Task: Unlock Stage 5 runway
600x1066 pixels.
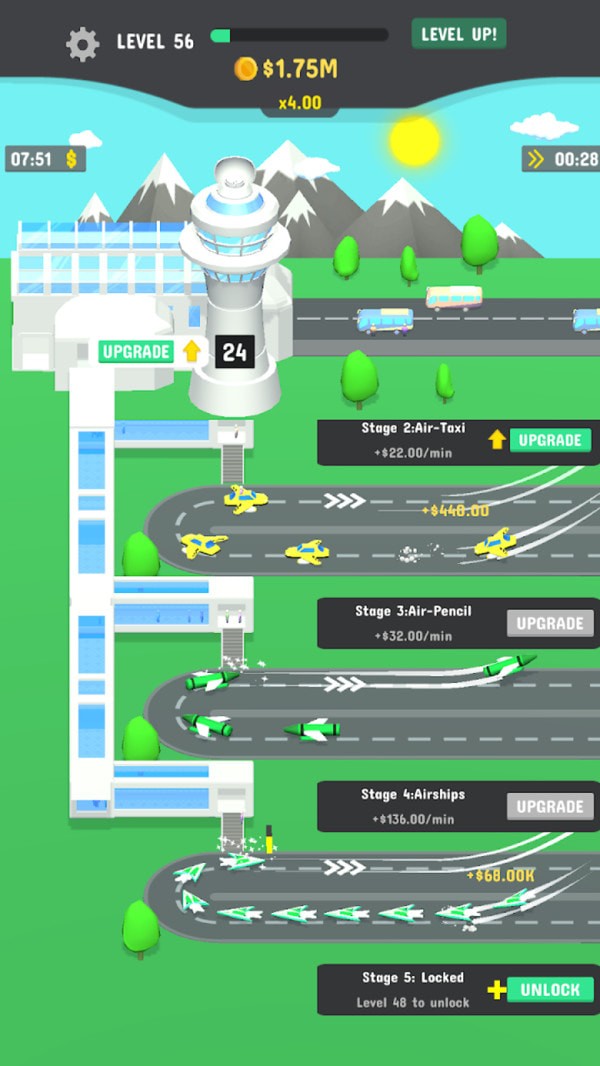Action: click(x=550, y=990)
